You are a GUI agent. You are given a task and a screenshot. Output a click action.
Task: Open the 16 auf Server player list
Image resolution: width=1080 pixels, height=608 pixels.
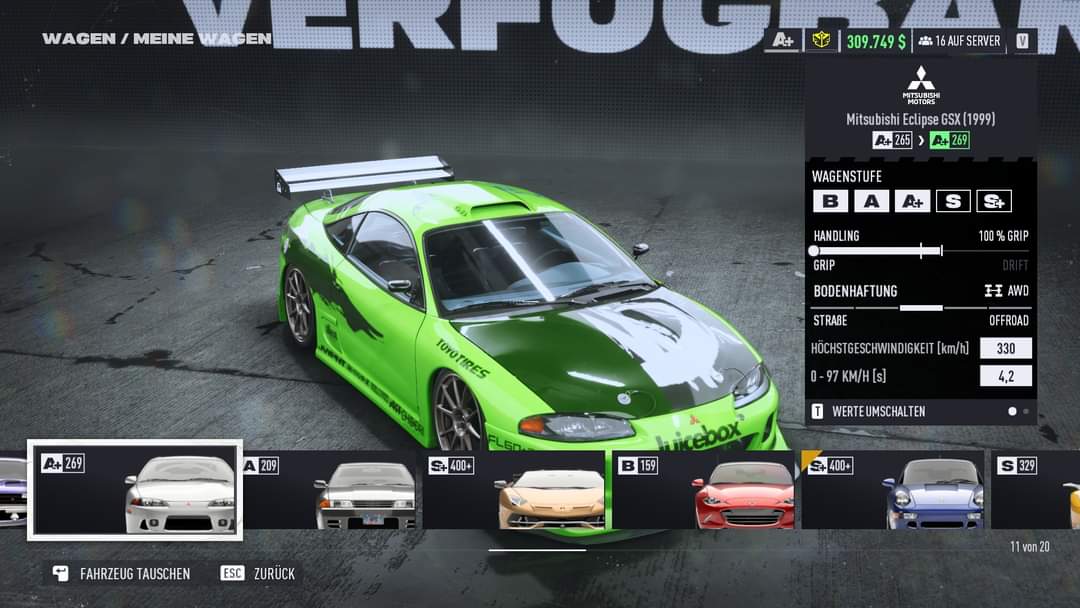pos(959,41)
